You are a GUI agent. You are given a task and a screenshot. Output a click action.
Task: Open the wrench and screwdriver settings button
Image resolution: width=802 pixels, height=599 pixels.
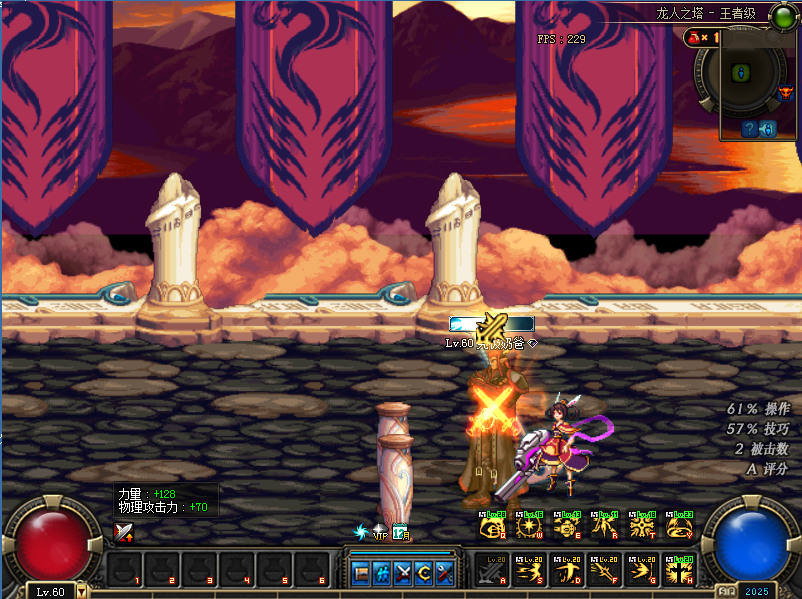click(x=445, y=573)
